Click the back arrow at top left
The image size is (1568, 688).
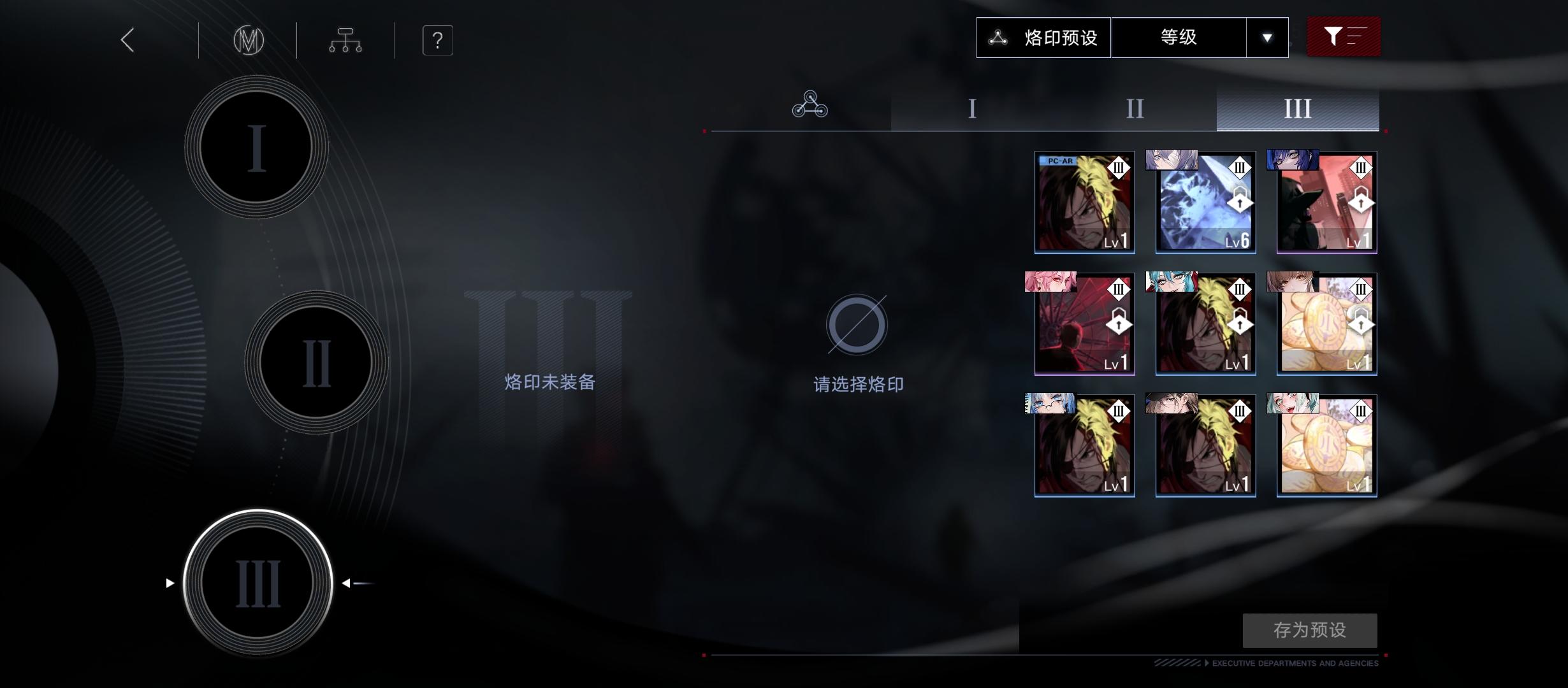[x=126, y=39]
